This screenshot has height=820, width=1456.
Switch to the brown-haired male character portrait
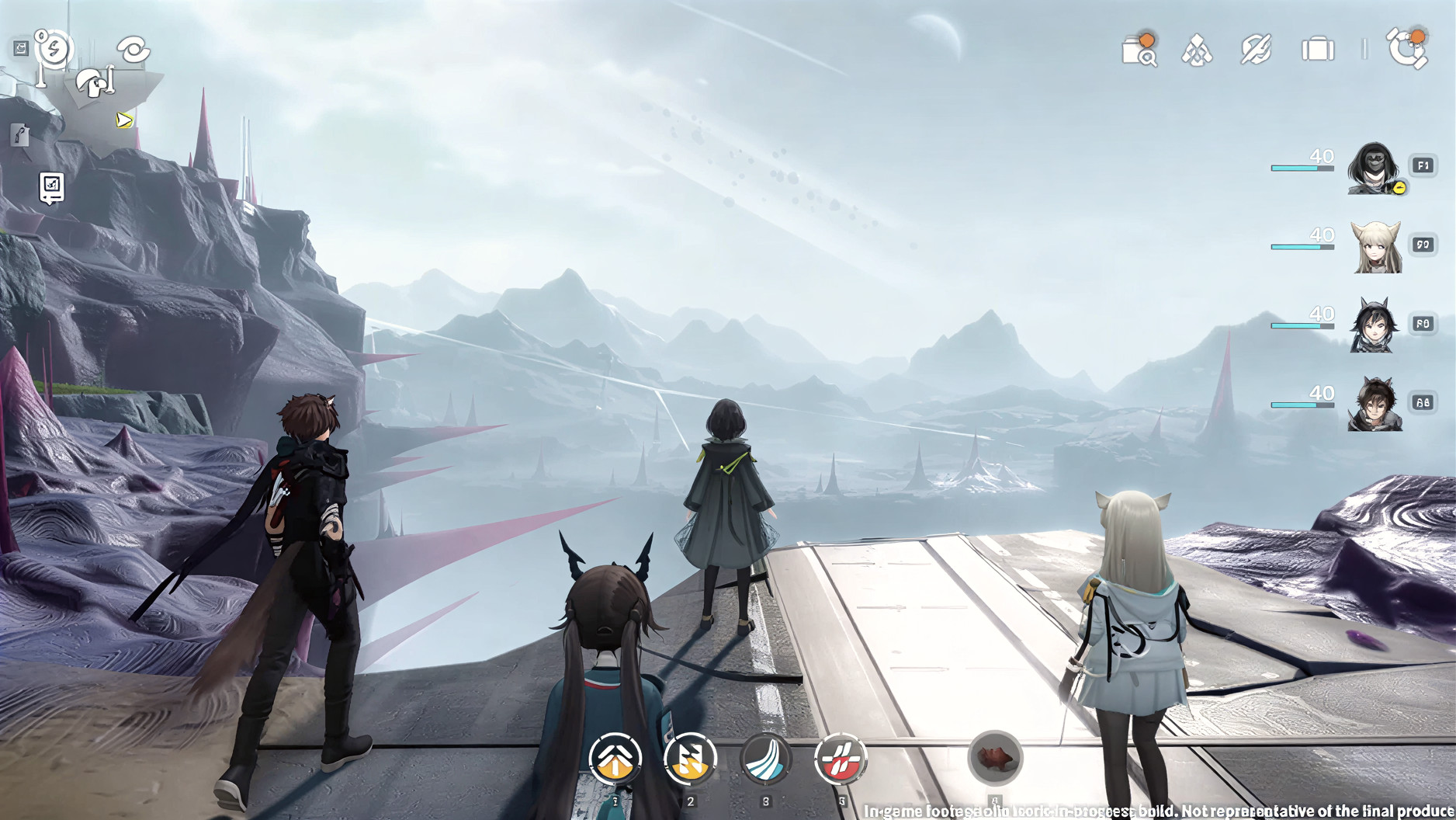(x=1375, y=405)
